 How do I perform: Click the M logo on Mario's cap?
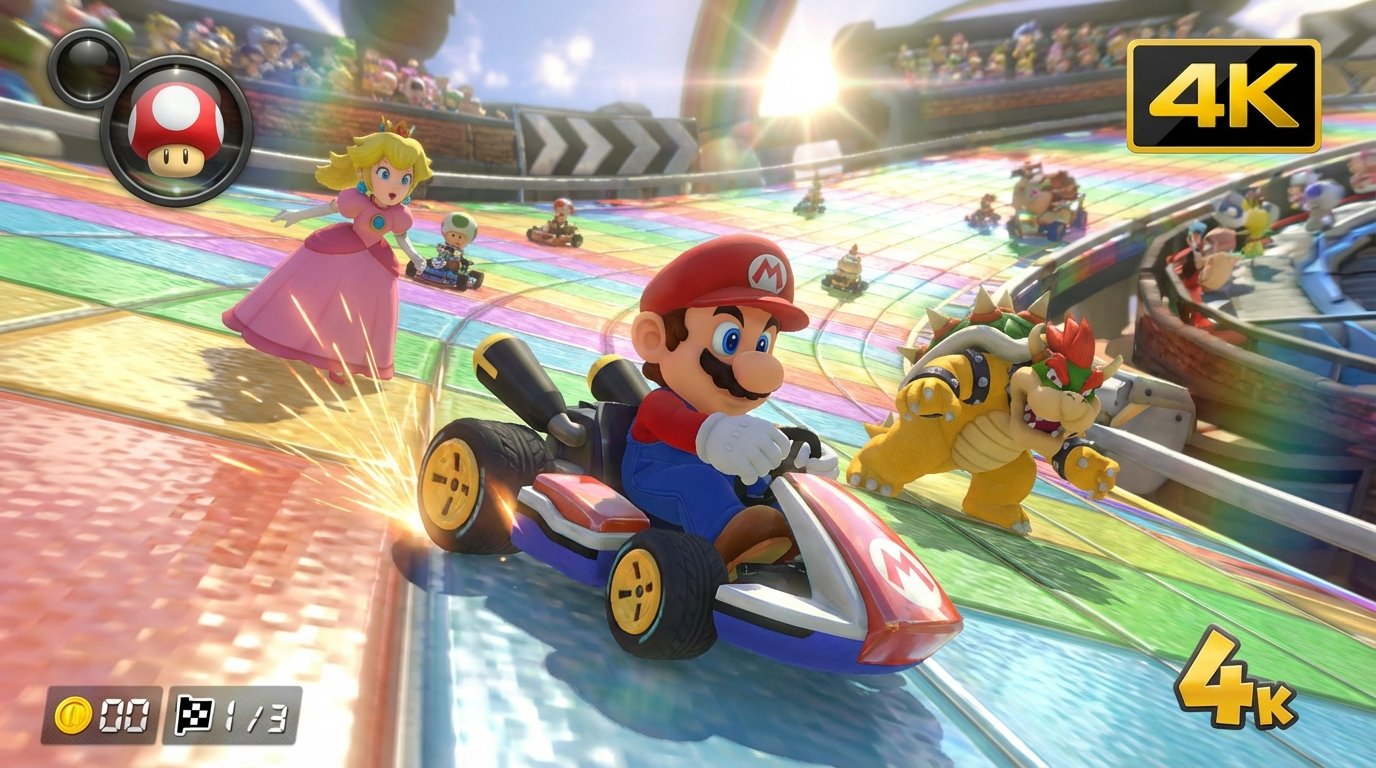click(766, 274)
